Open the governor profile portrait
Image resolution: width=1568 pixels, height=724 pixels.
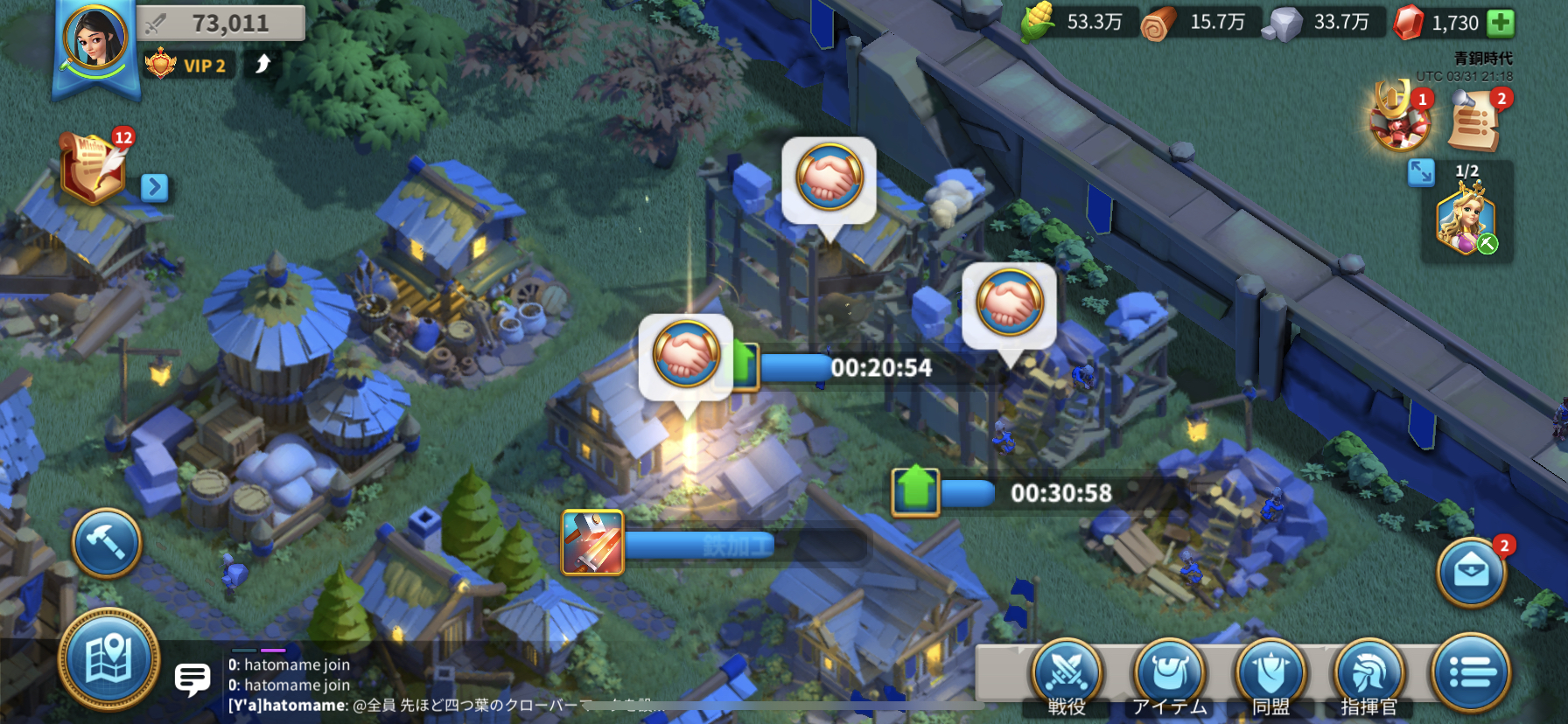pyautogui.click(x=94, y=38)
